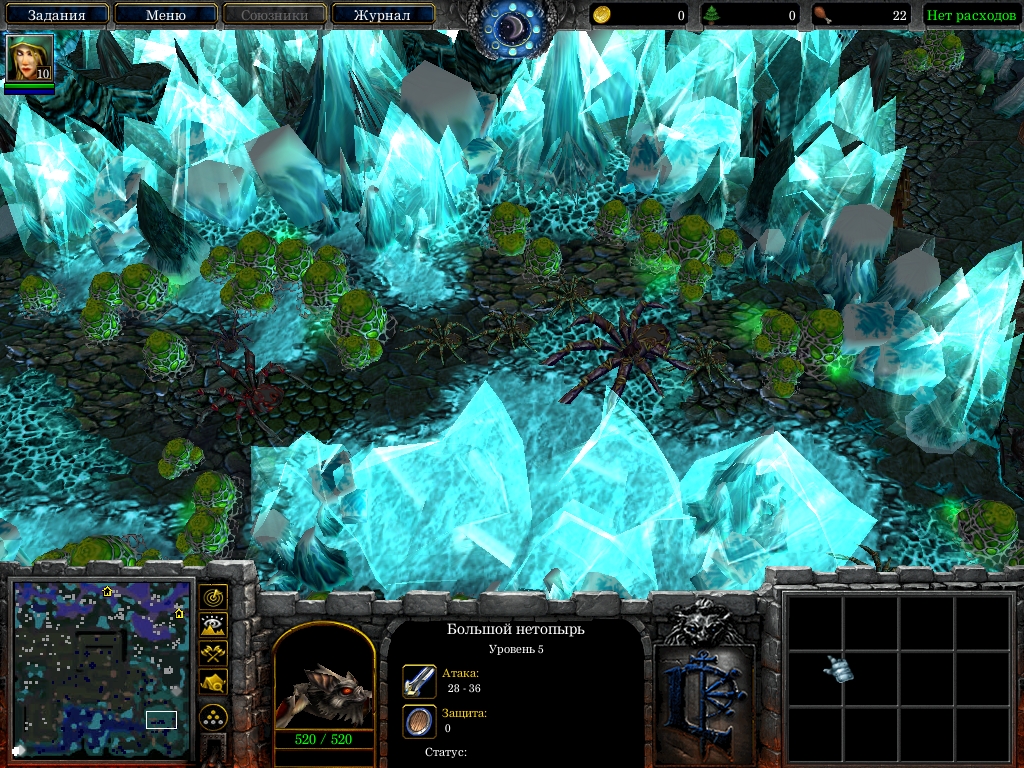
Task: Click the day-night clock indicator
Action: pos(512,27)
